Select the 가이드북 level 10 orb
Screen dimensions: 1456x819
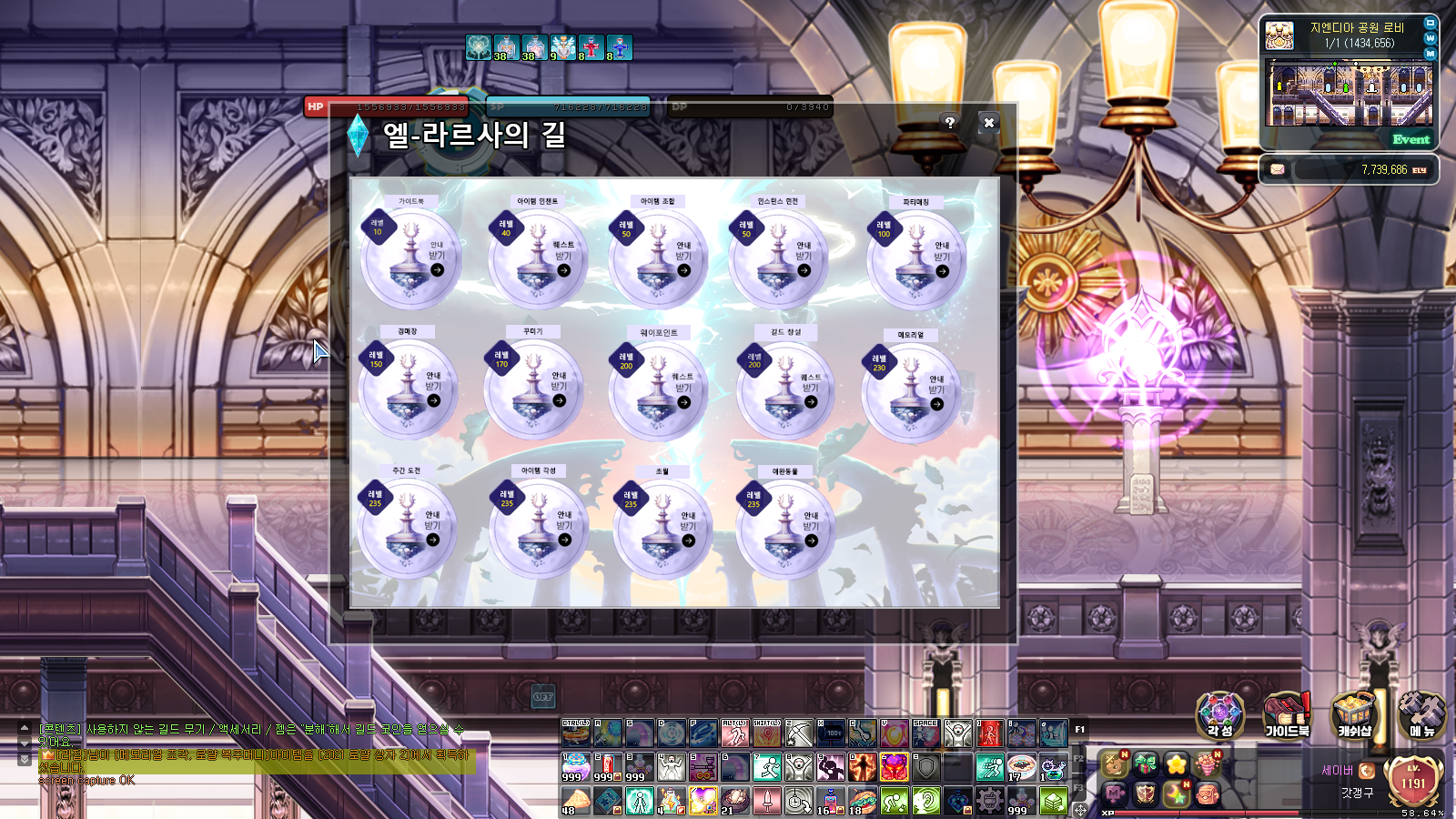[410, 258]
